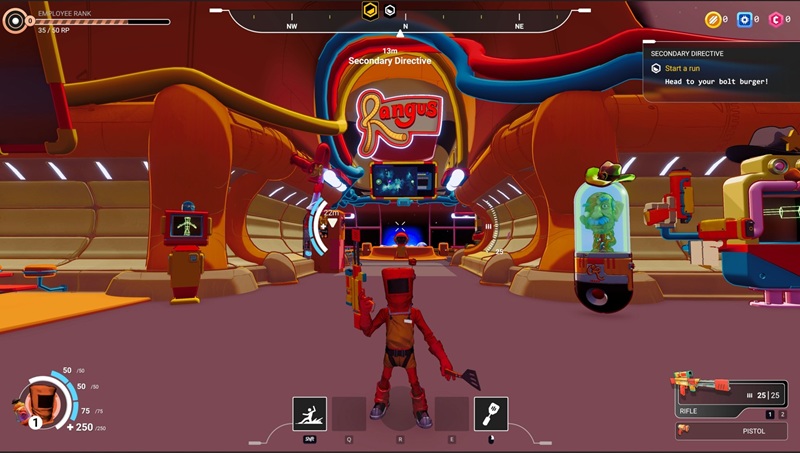Click the employee rank badge icon

point(15,20)
